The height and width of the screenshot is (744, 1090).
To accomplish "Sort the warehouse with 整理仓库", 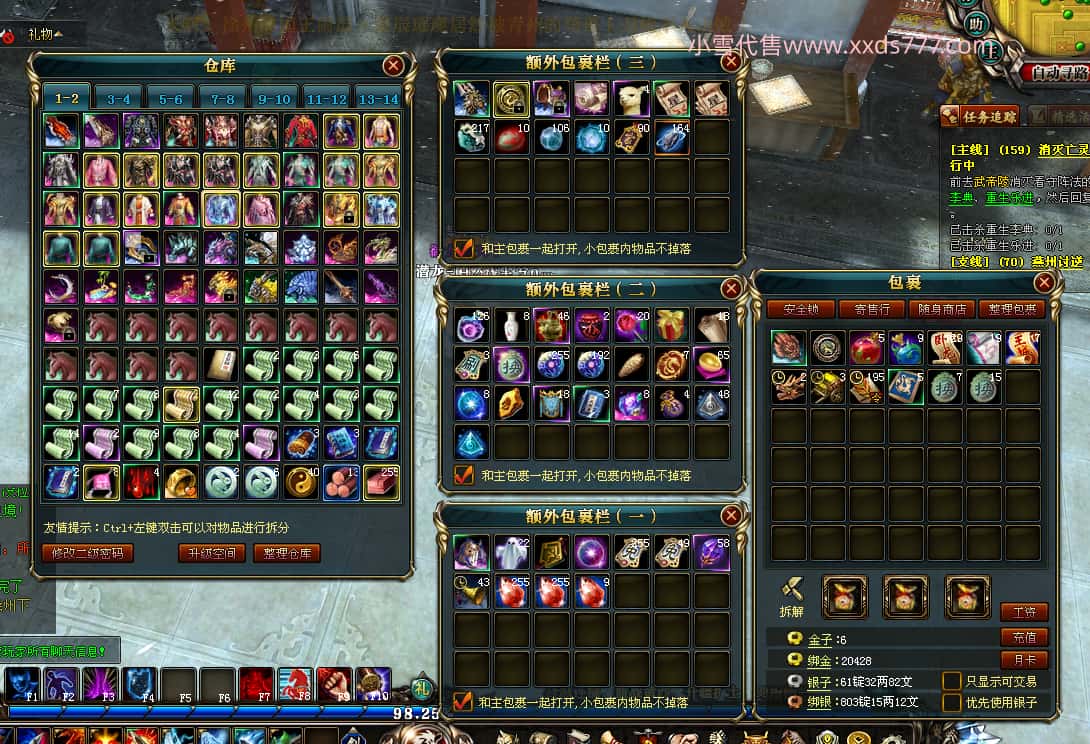I will tap(286, 553).
